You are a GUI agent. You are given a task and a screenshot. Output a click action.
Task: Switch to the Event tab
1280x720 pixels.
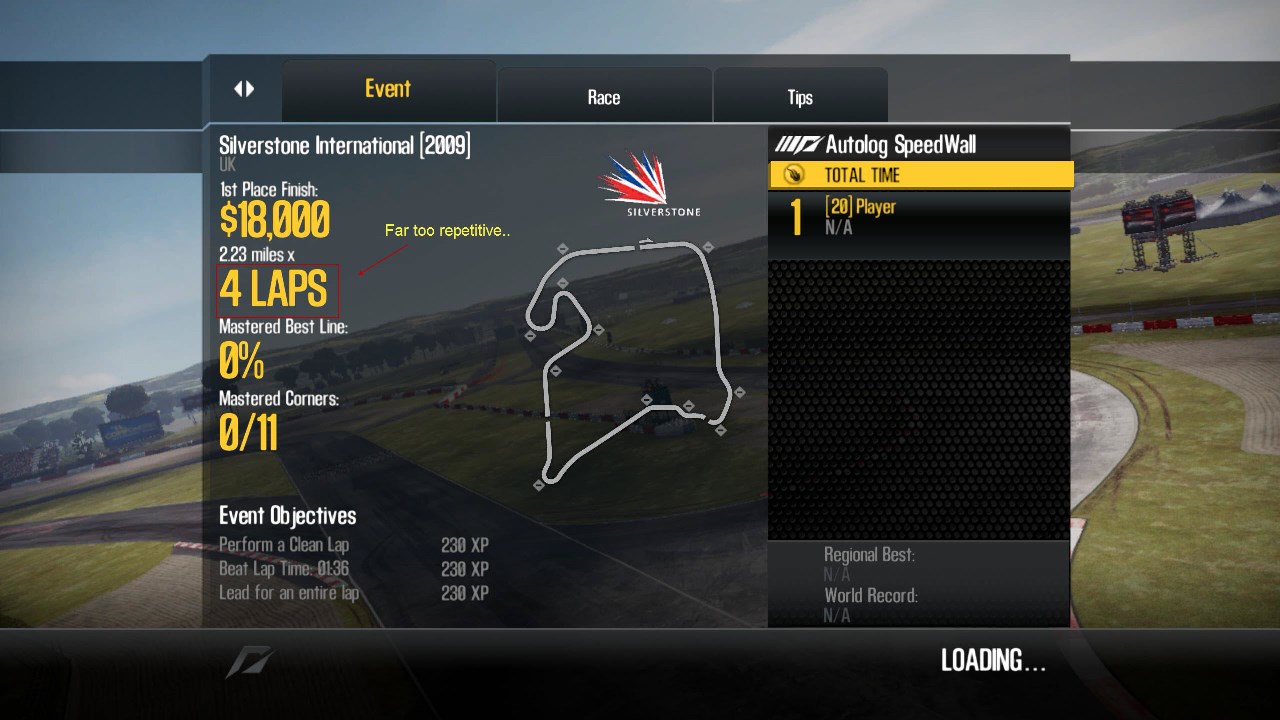[x=388, y=89]
